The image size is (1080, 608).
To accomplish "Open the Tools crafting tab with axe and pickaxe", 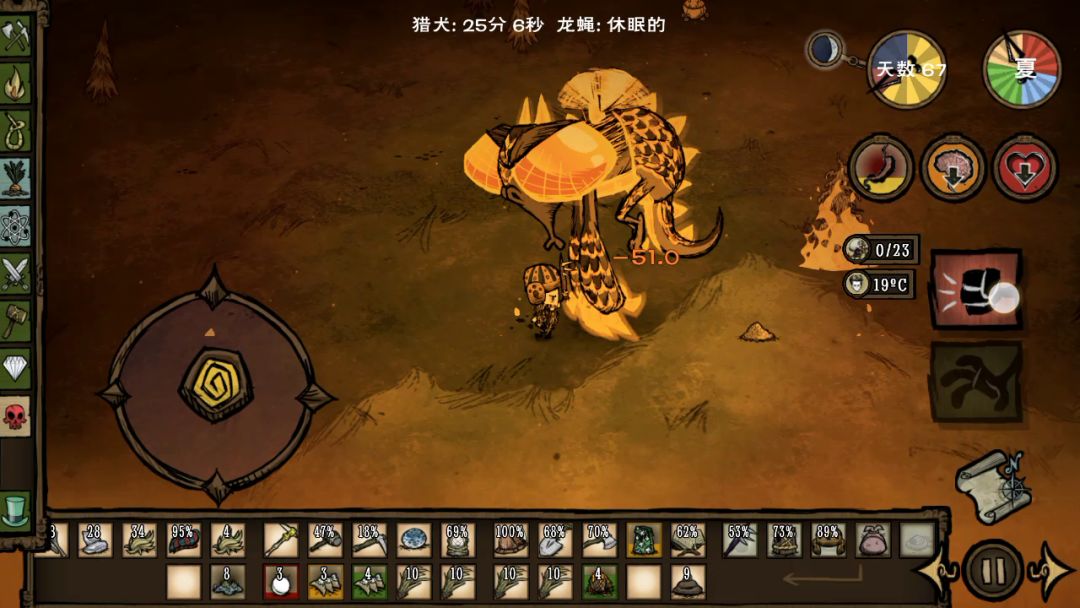I will click(x=15, y=37).
